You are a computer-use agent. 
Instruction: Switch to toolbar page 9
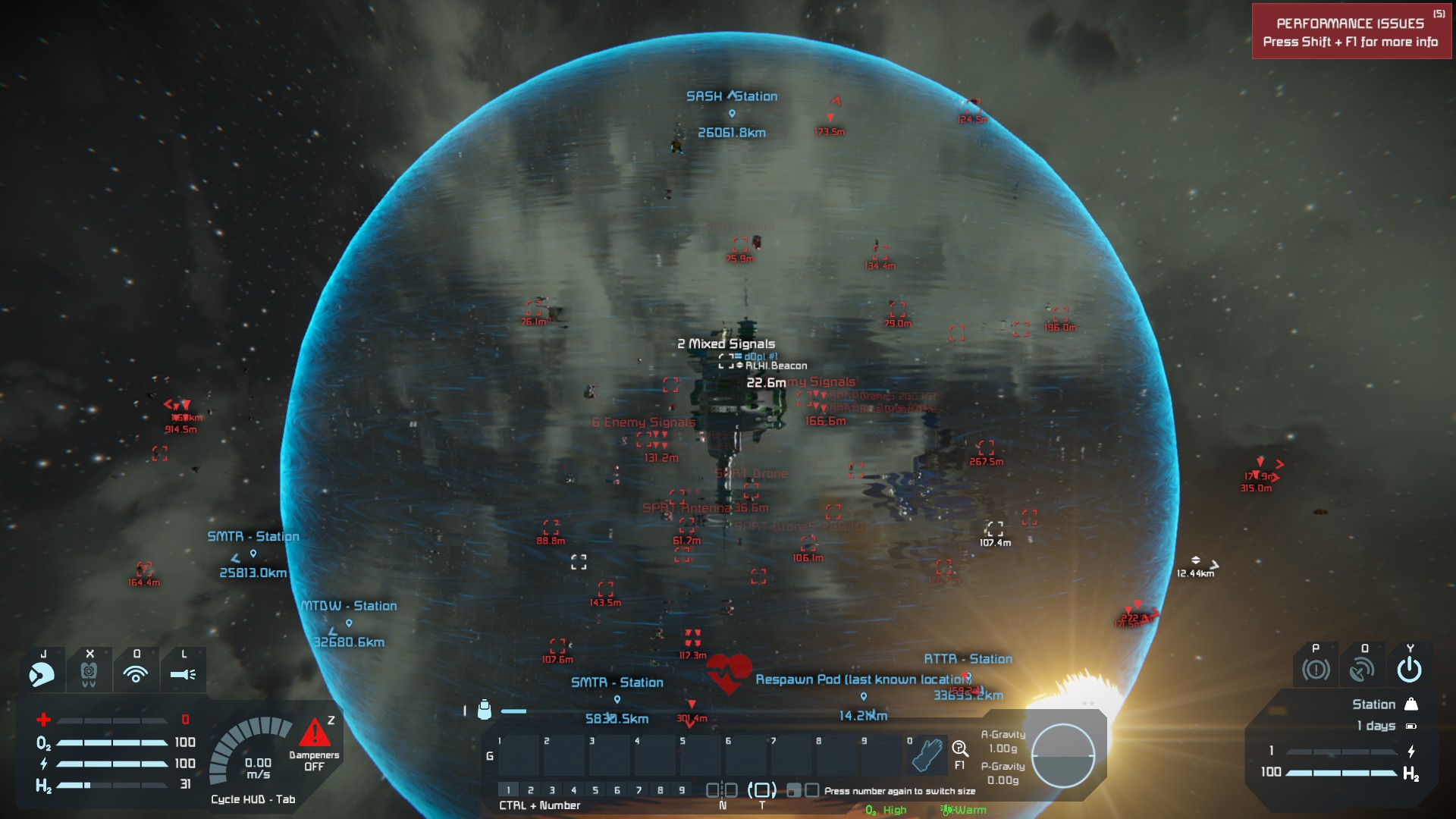[x=682, y=790]
